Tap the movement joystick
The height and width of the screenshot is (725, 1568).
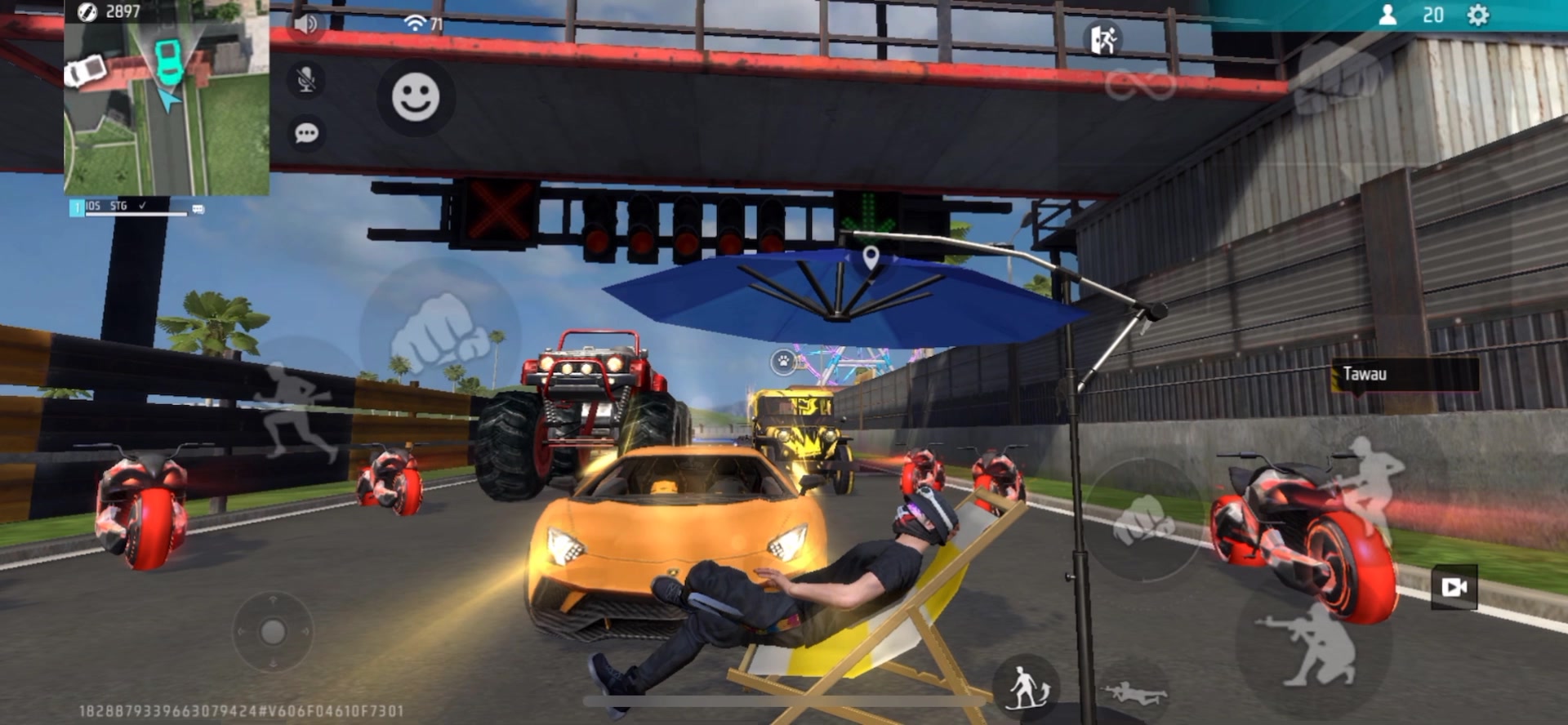tap(273, 631)
